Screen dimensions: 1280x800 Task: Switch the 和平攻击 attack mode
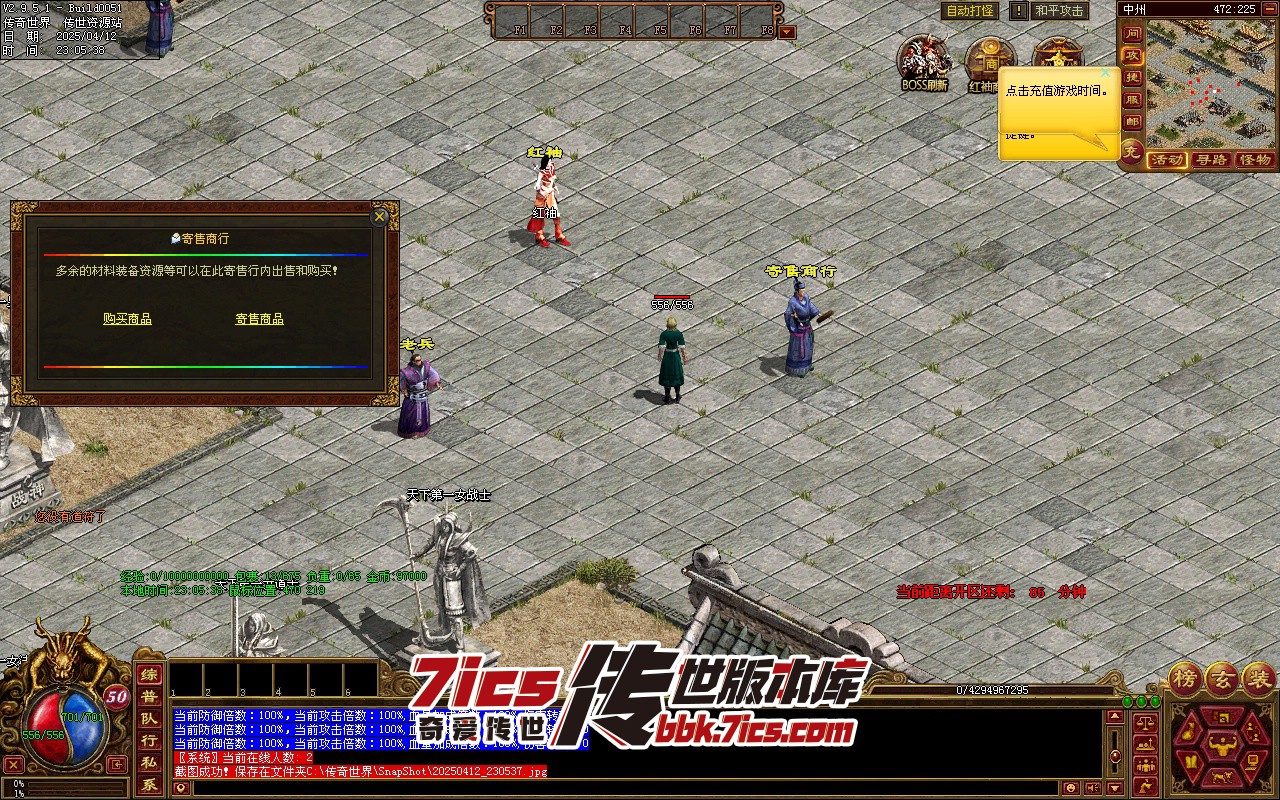1059,11
